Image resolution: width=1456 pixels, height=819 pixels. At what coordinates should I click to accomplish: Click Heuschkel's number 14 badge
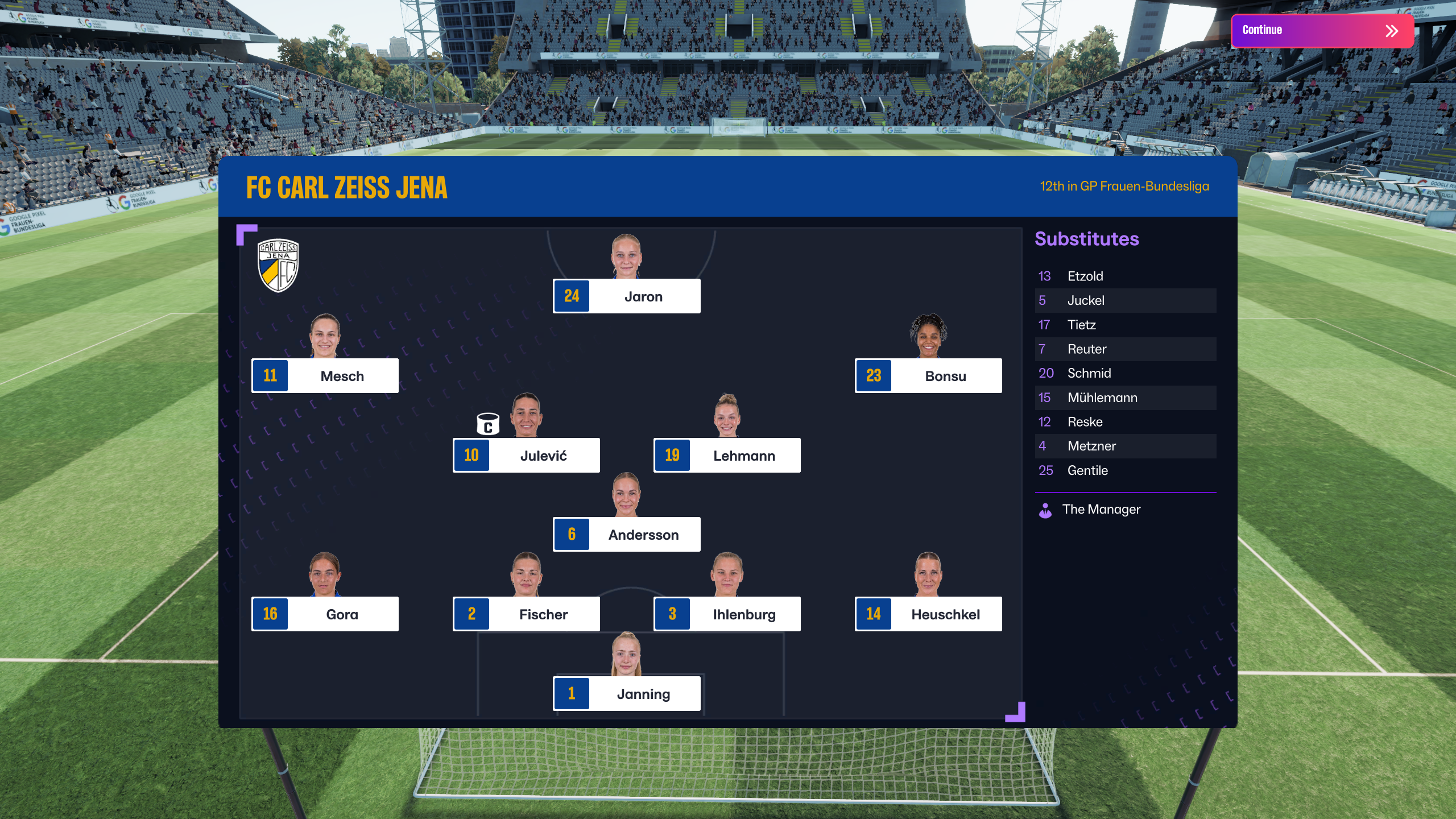pos(874,614)
